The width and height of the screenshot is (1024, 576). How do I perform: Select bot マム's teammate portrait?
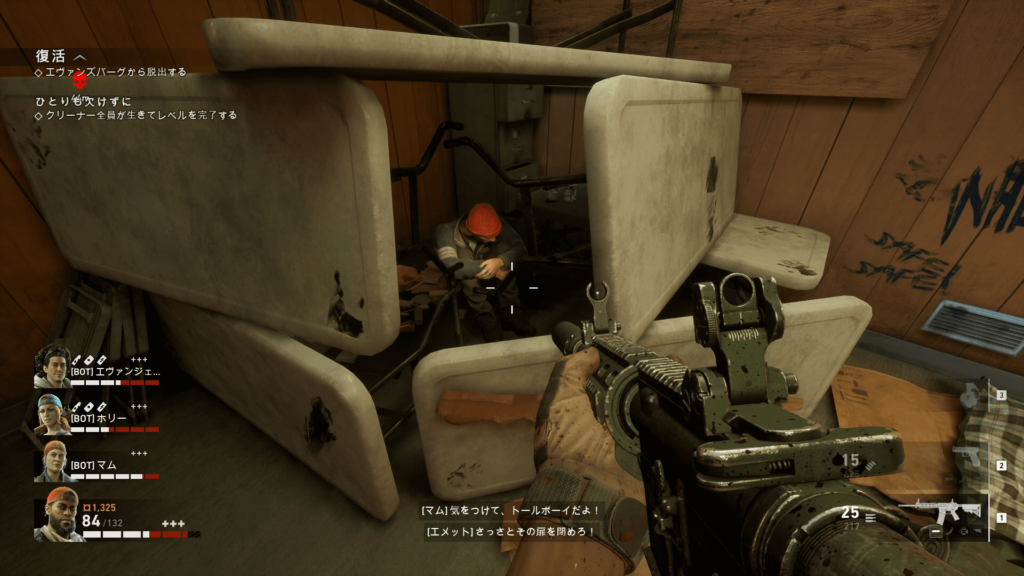tap(53, 461)
